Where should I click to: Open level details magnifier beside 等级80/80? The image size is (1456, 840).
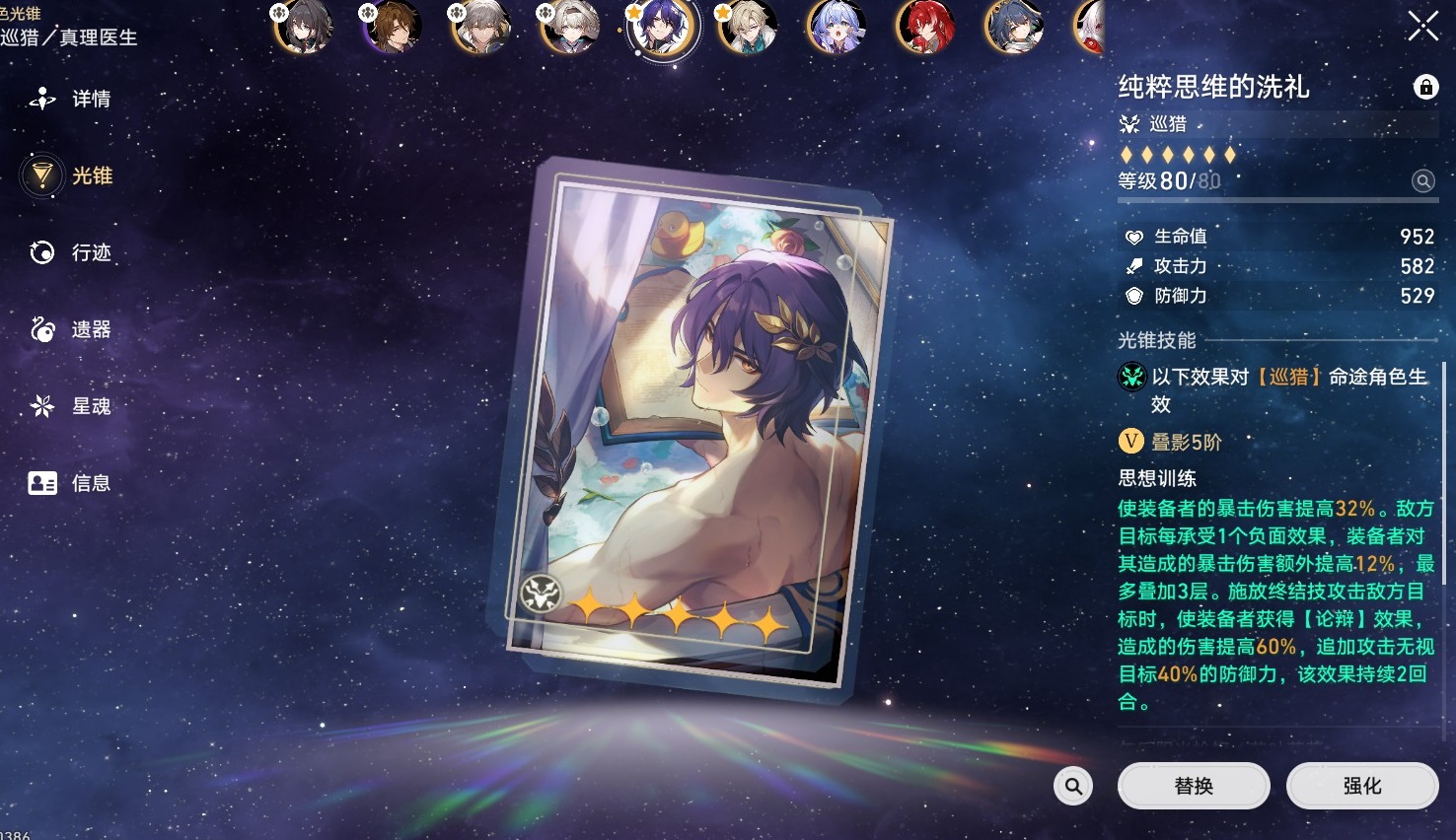[x=1422, y=180]
